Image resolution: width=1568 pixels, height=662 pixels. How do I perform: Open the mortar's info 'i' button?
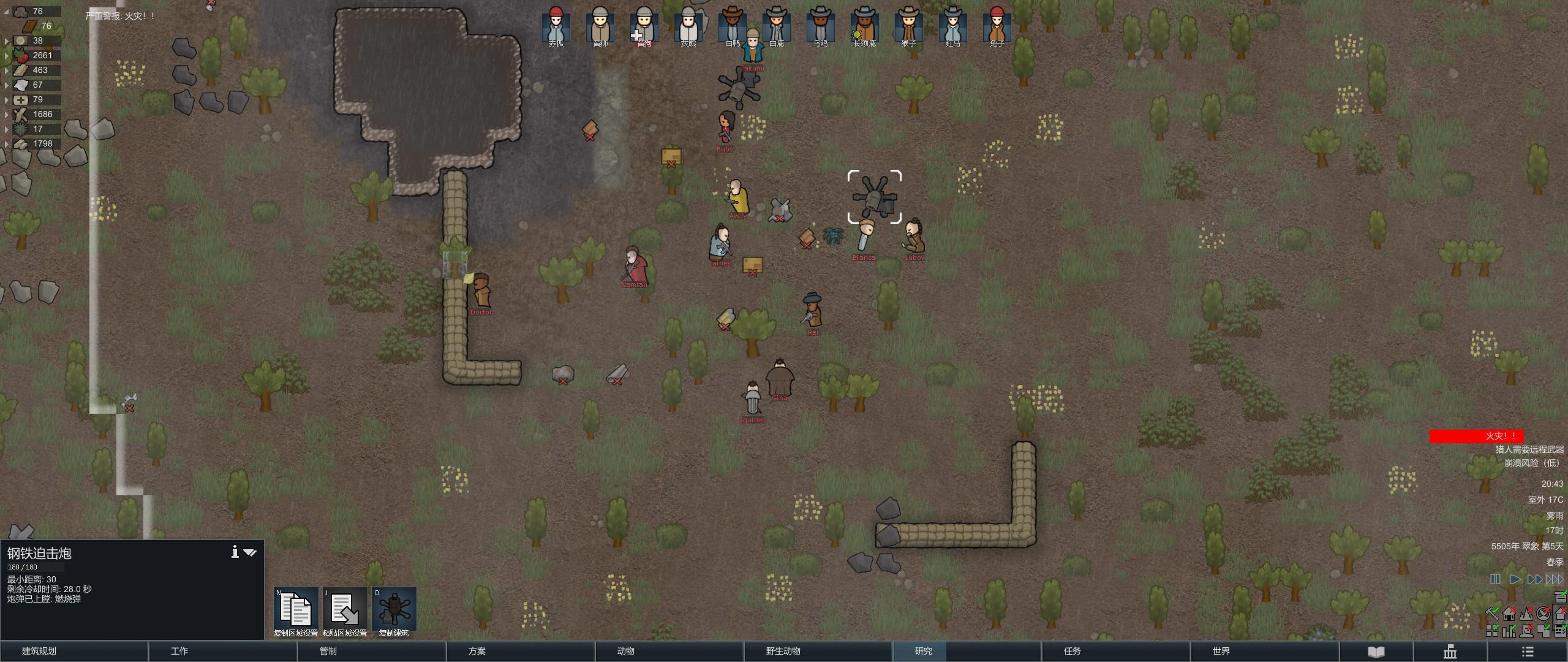pyautogui.click(x=235, y=552)
